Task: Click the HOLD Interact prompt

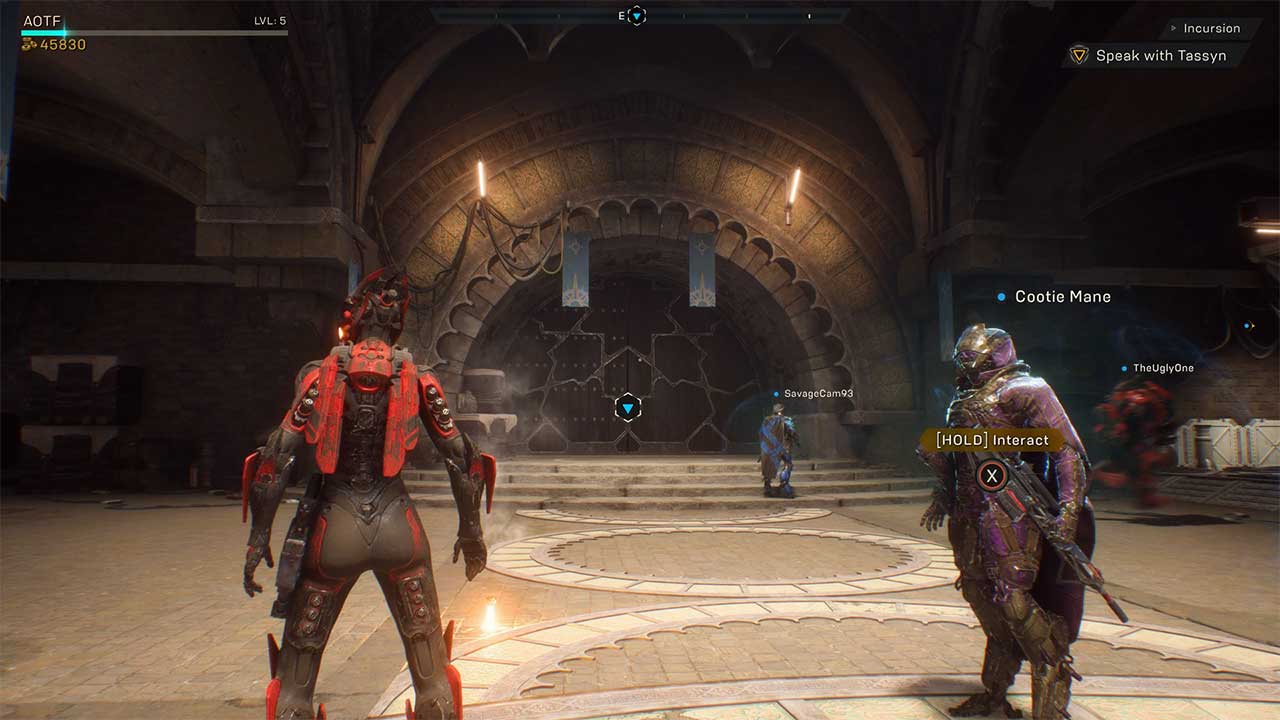Action: (x=990, y=439)
